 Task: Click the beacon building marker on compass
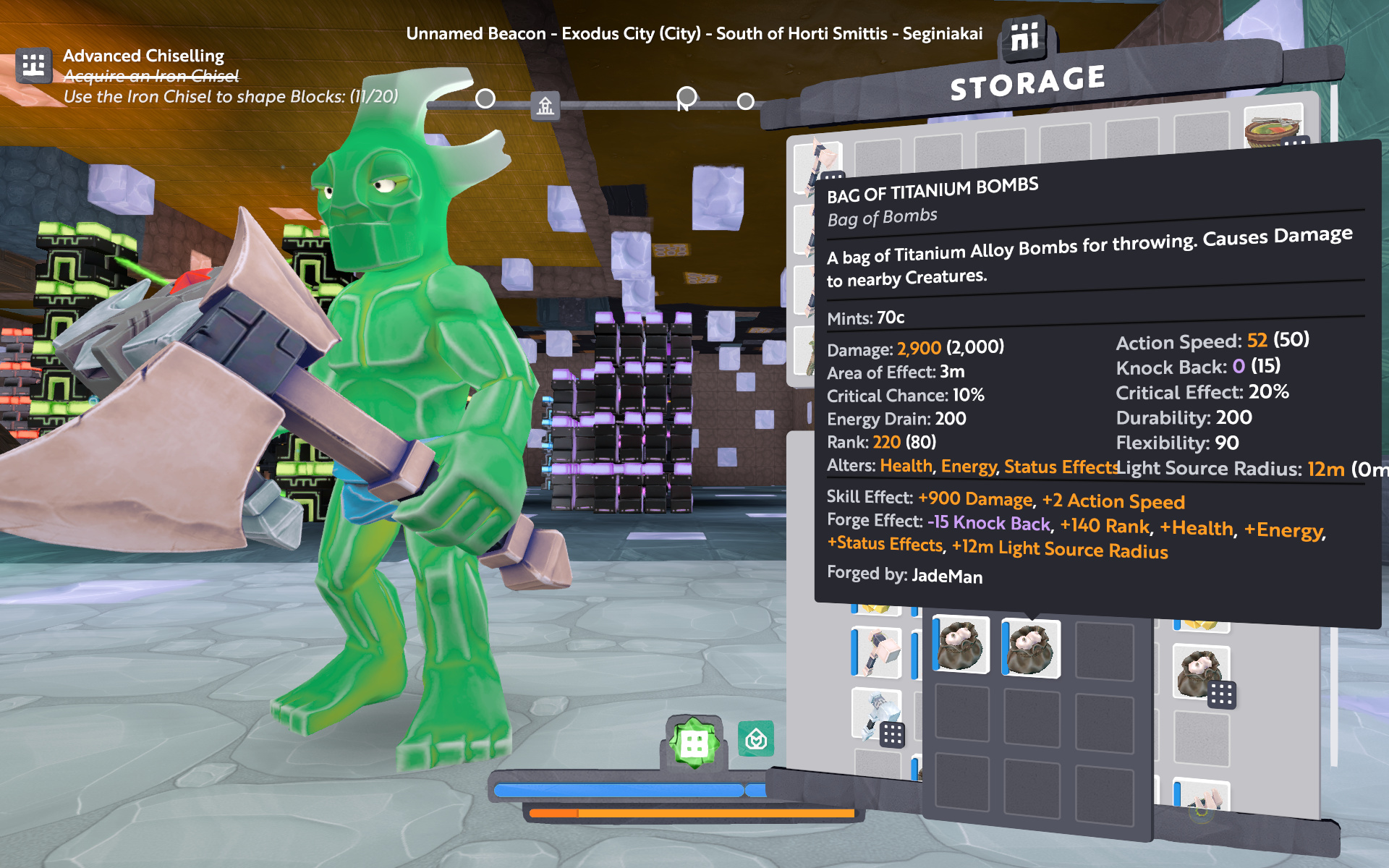545,106
